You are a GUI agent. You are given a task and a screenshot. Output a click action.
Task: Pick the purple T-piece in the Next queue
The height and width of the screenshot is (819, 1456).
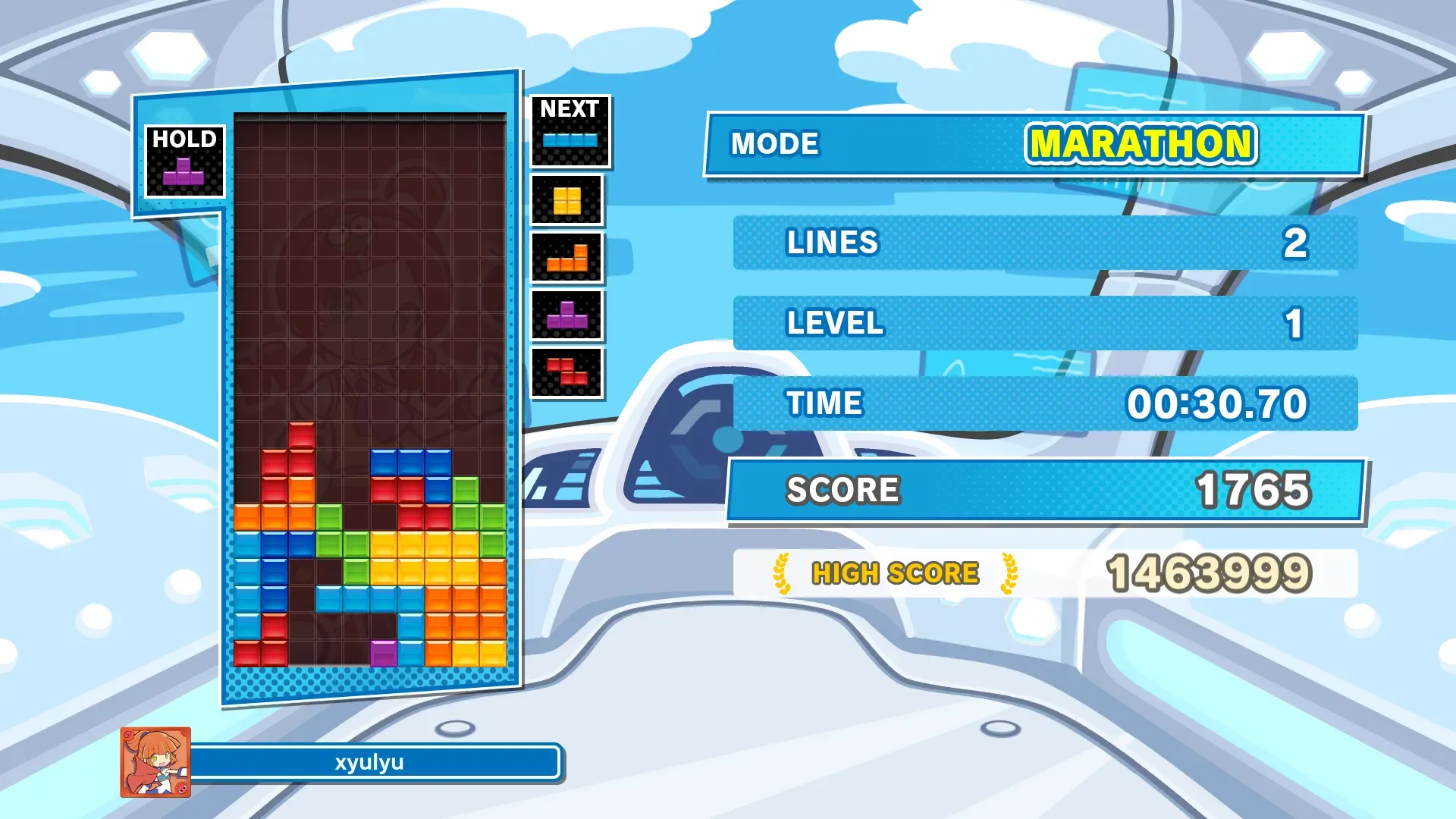pyautogui.click(x=567, y=315)
